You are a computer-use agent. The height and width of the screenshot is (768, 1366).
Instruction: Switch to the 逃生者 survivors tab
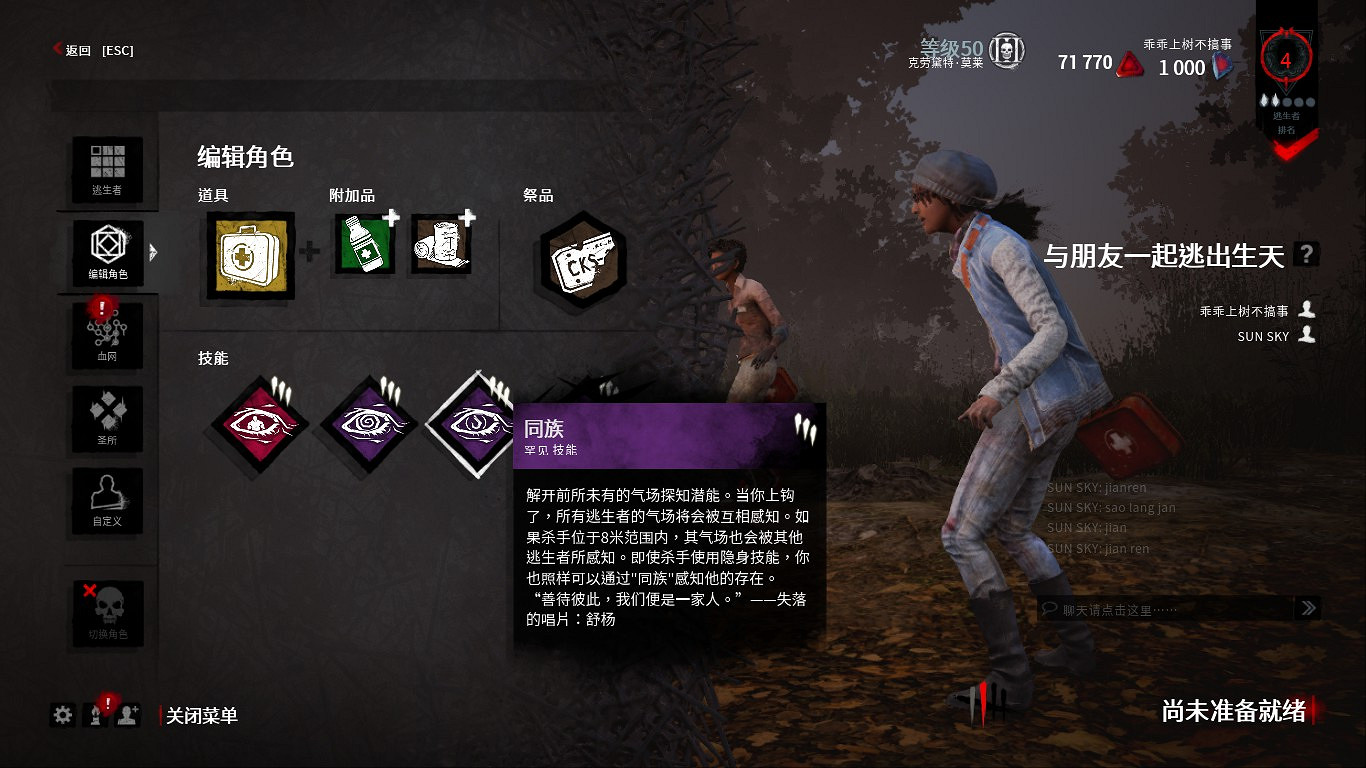pos(107,168)
